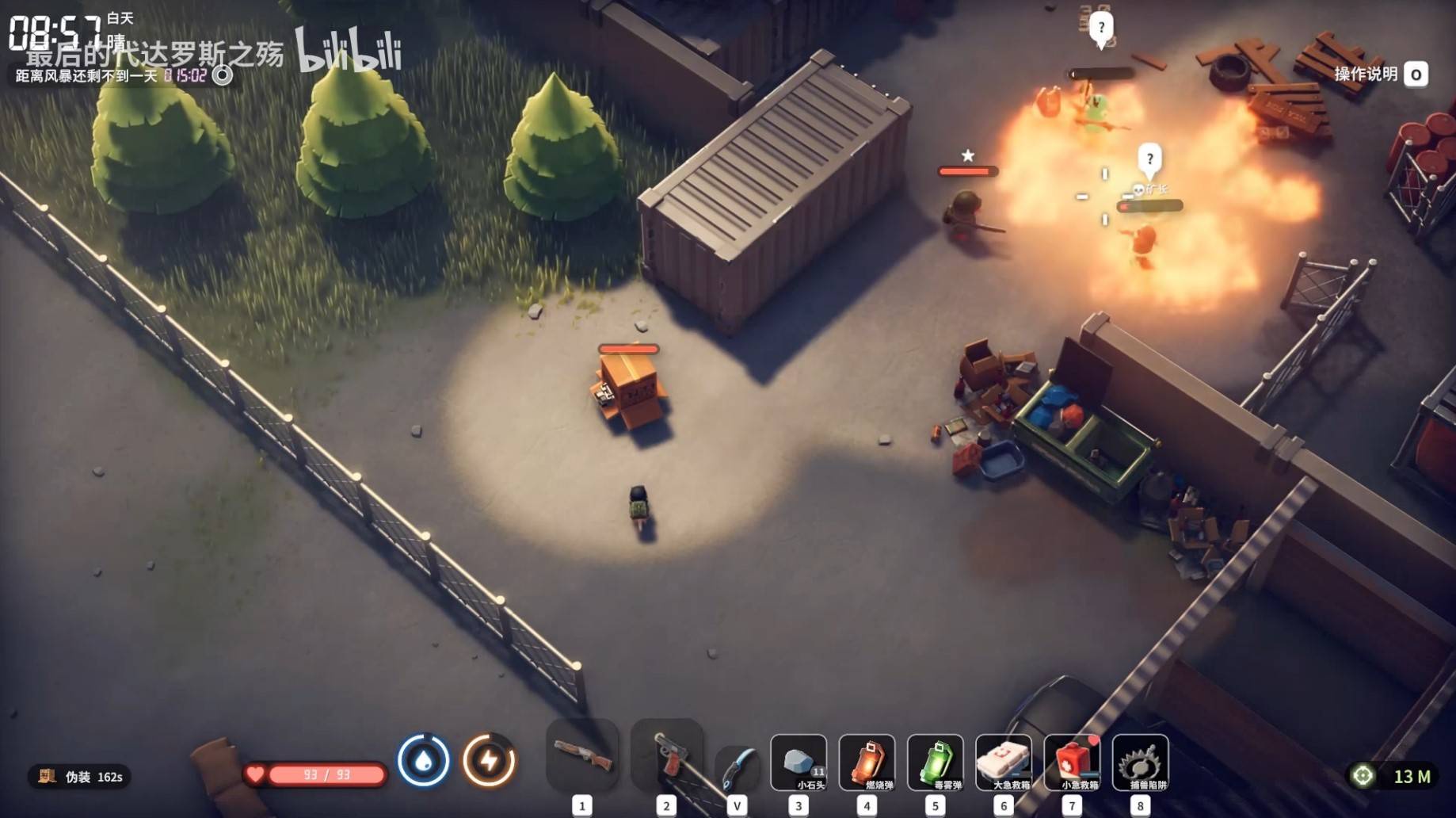Use the large first aid kit (大急救箱)
Screen dimensions: 1456x818
pyautogui.click(x=1004, y=763)
